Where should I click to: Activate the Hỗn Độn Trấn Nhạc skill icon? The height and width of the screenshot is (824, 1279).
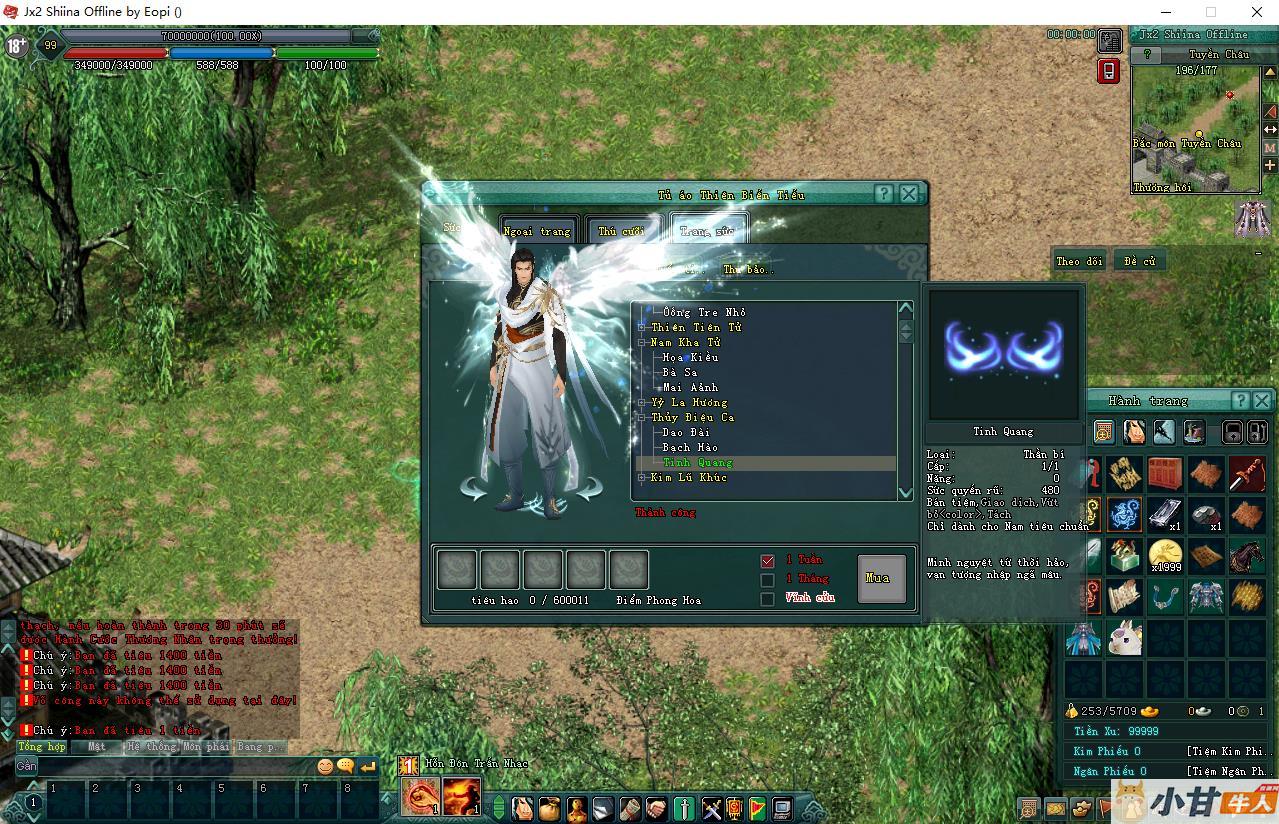[420, 797]
